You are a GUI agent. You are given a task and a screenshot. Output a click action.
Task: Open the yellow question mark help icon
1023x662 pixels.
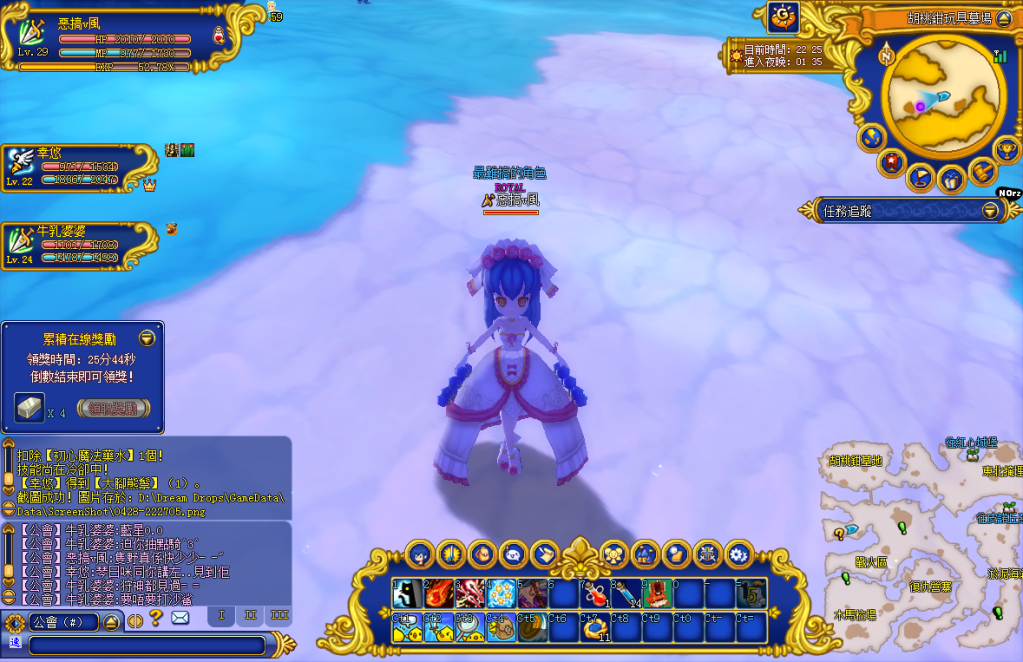pos(156,618)
